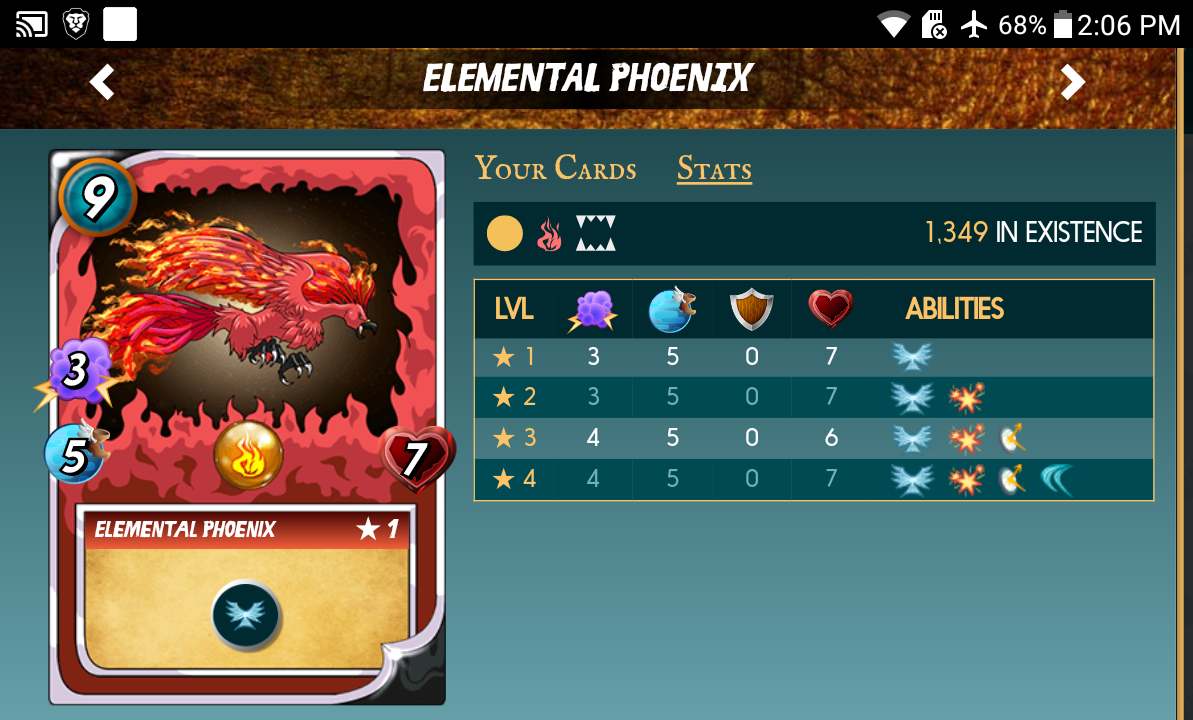The image size is (1193, 720).
Task: Choose the level 3 stats row
Action: coord(813,438)
